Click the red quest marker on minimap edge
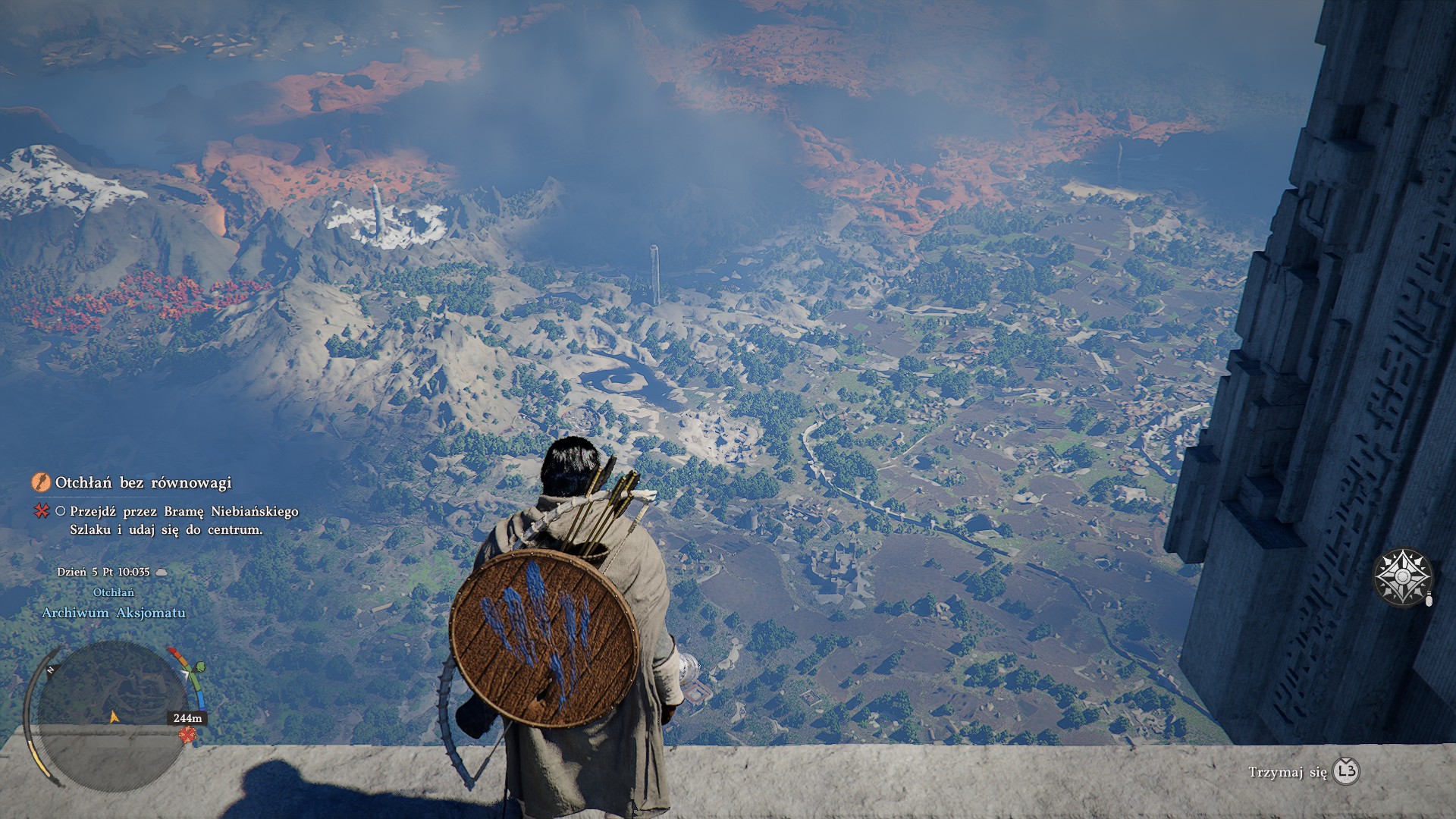Image resolution: width=1456 pixels, height=819 pixels. (x=187, y=734)
